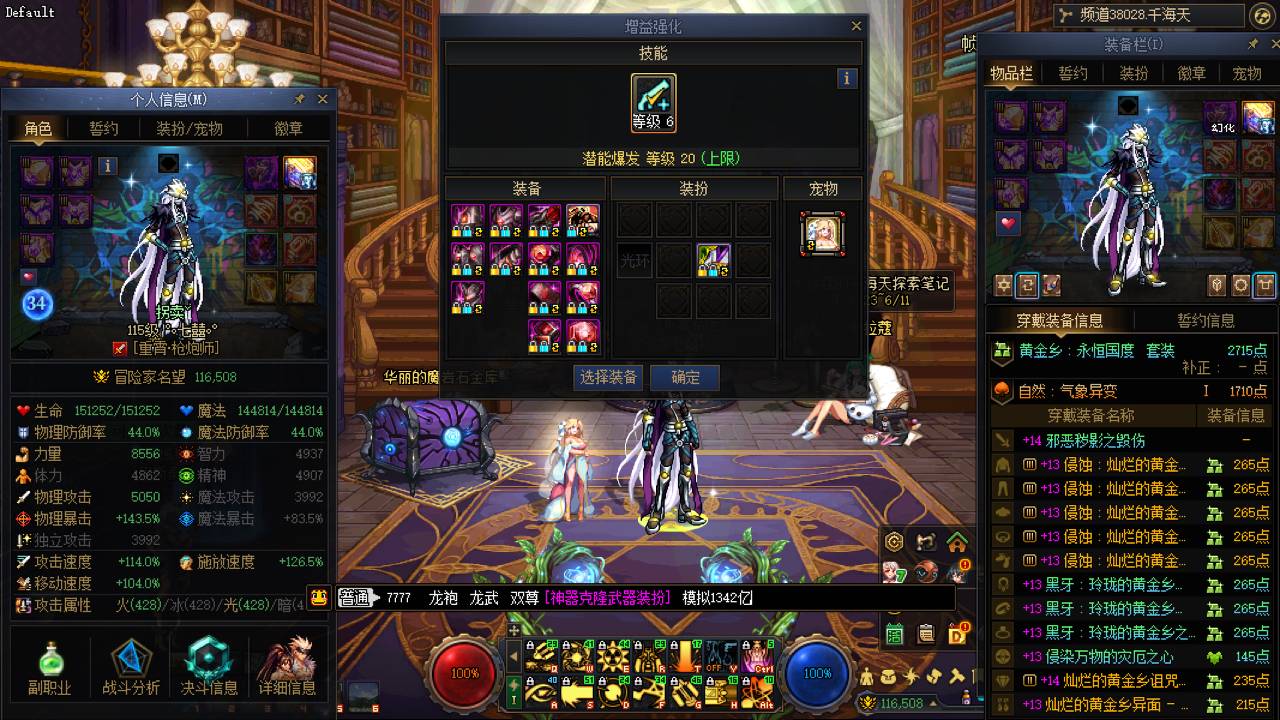Open the info button in 增益强化 panel
Image resolution: width=1280 pixels, height=720 pixels.
coord(847,78)
